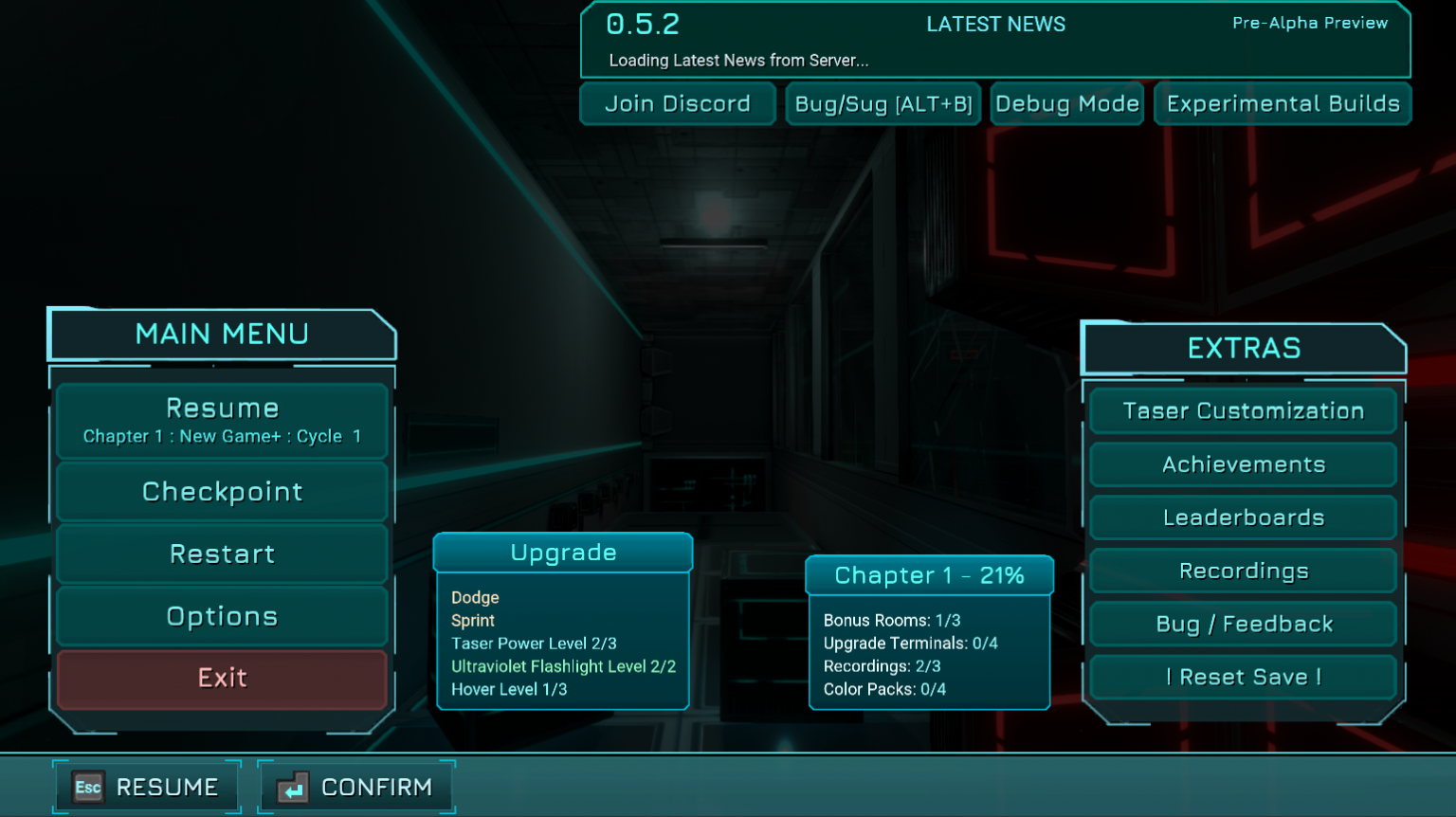Join the Discord server
The height and width of the screenshot is (817, 1456).
pyautogui.click(x=677, y=103)
